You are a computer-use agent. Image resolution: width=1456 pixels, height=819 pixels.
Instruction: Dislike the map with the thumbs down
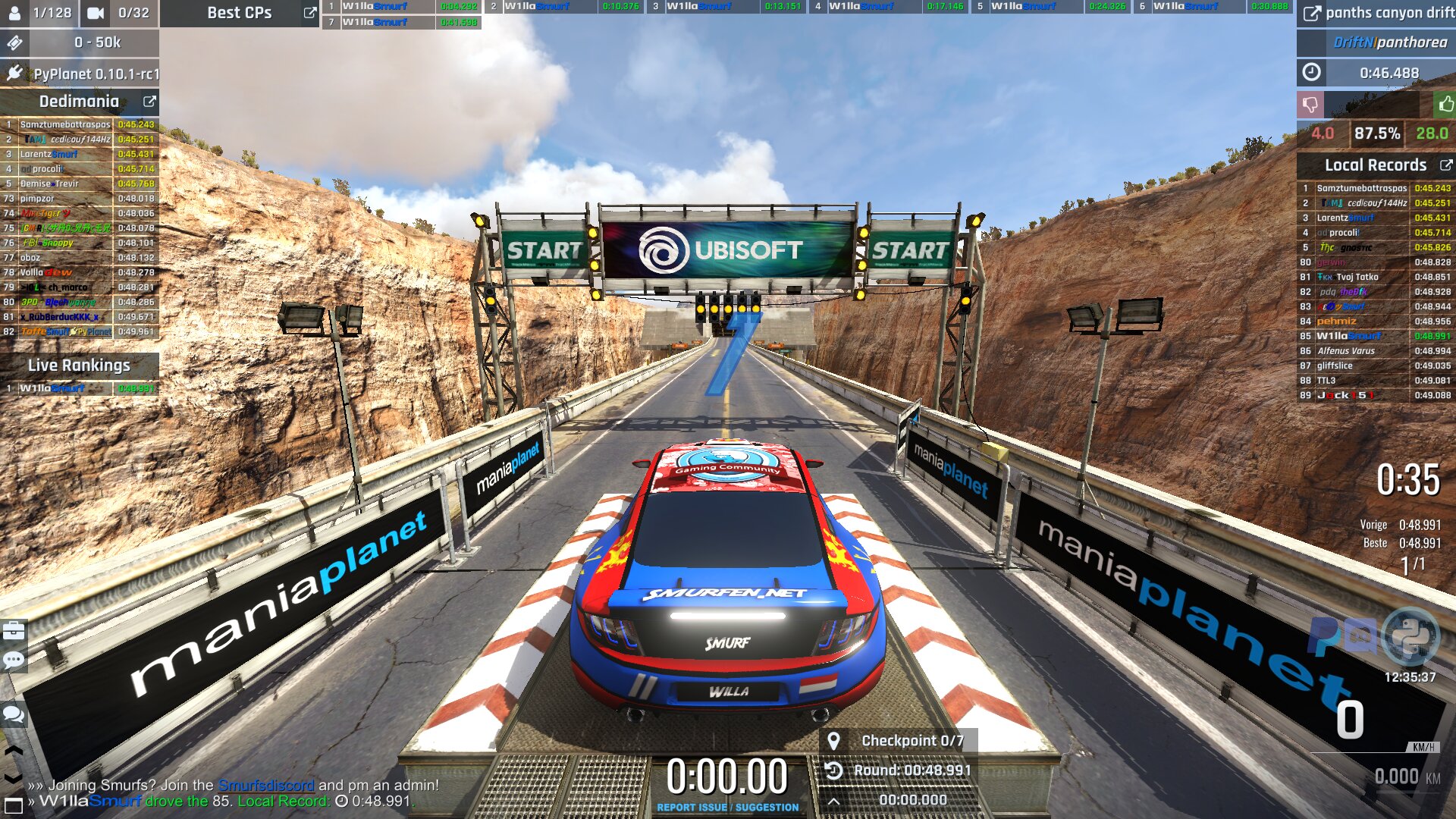pos(1312,106)
